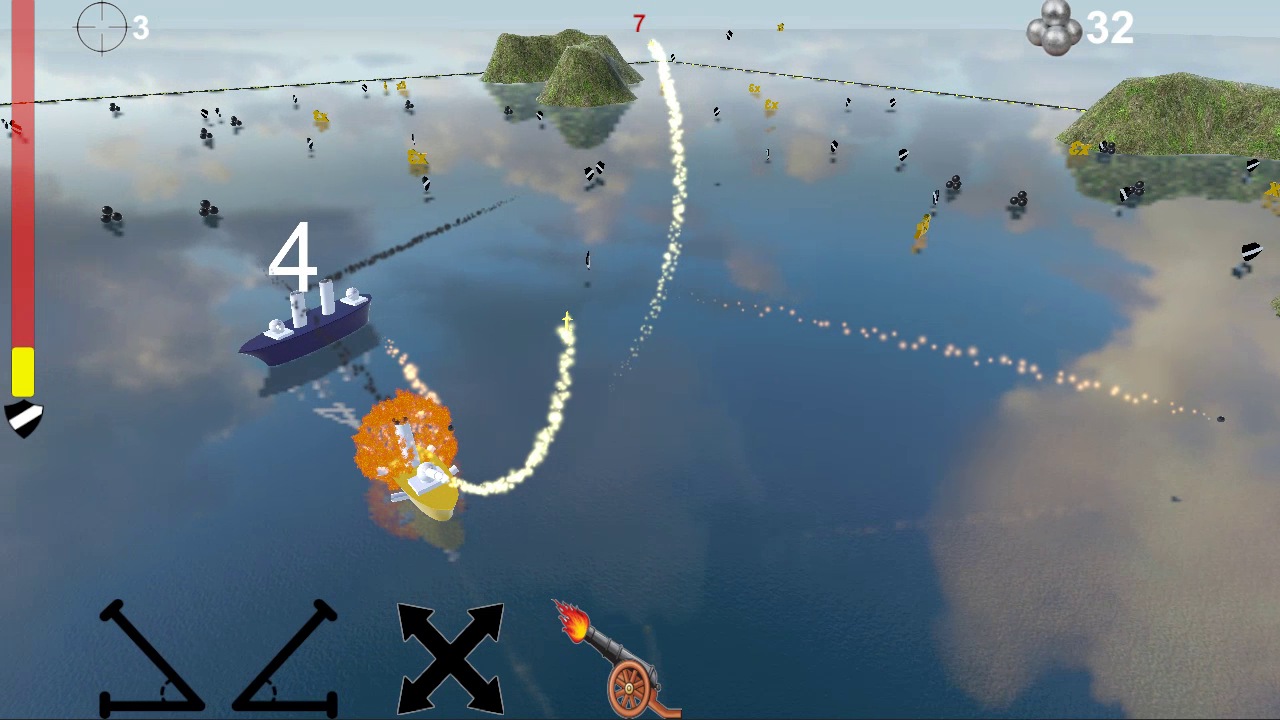Click the green island at top center
The image size is (1280, 720).
click(x=560, y=65)
